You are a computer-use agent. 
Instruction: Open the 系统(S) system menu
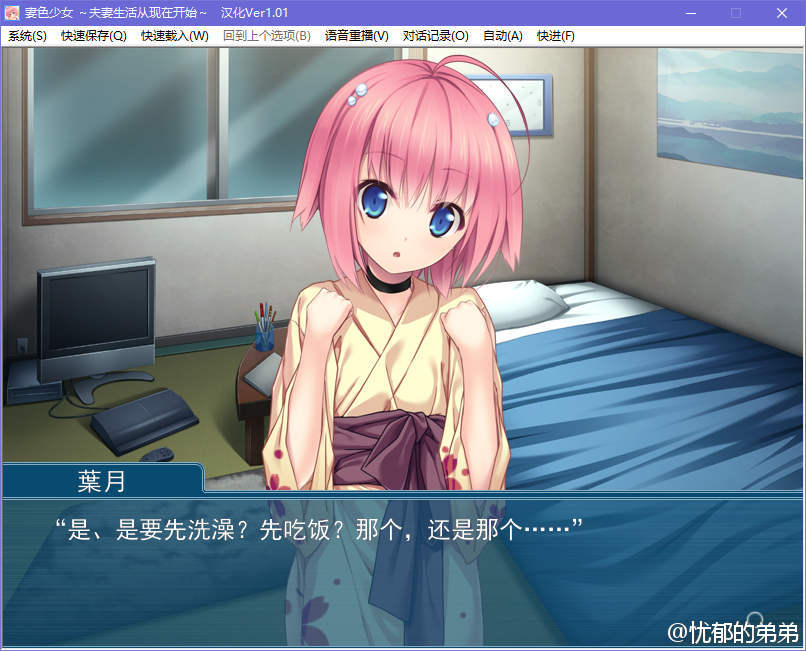point(27,36)
